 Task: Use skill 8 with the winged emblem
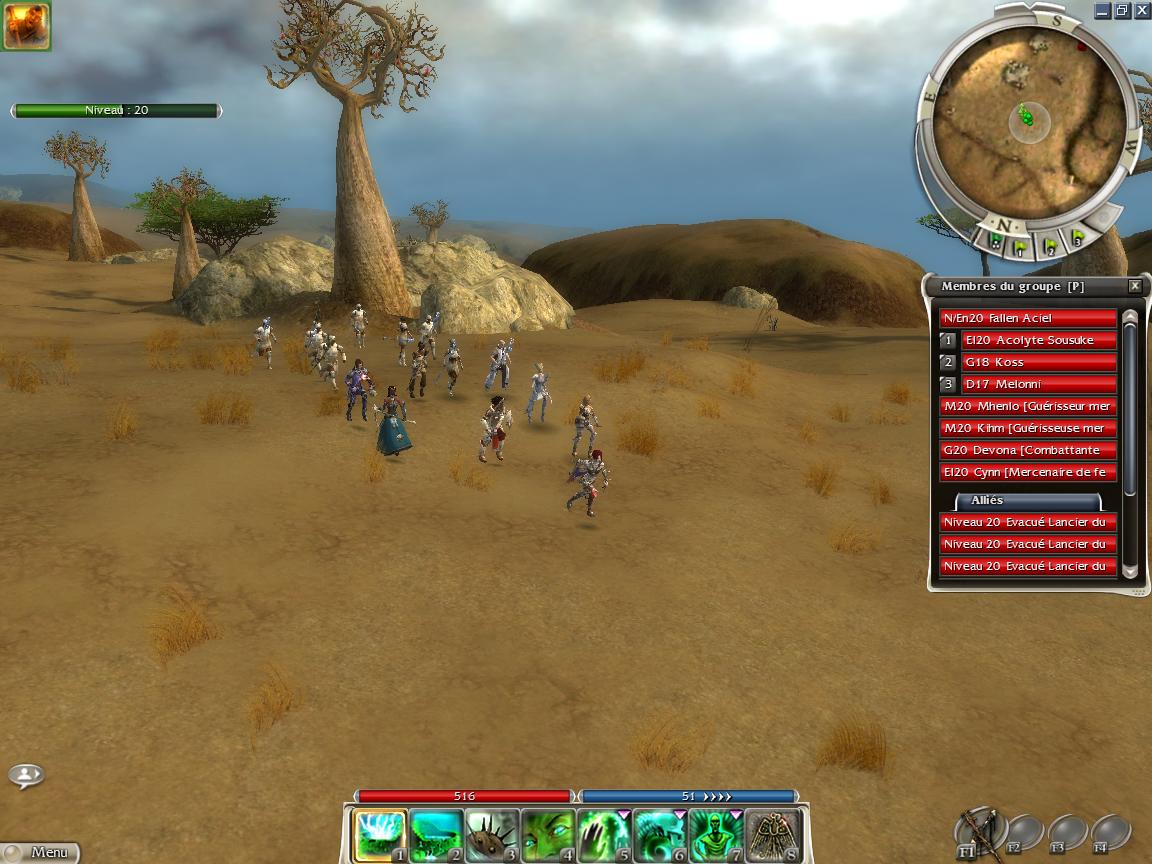pos(773,835)
